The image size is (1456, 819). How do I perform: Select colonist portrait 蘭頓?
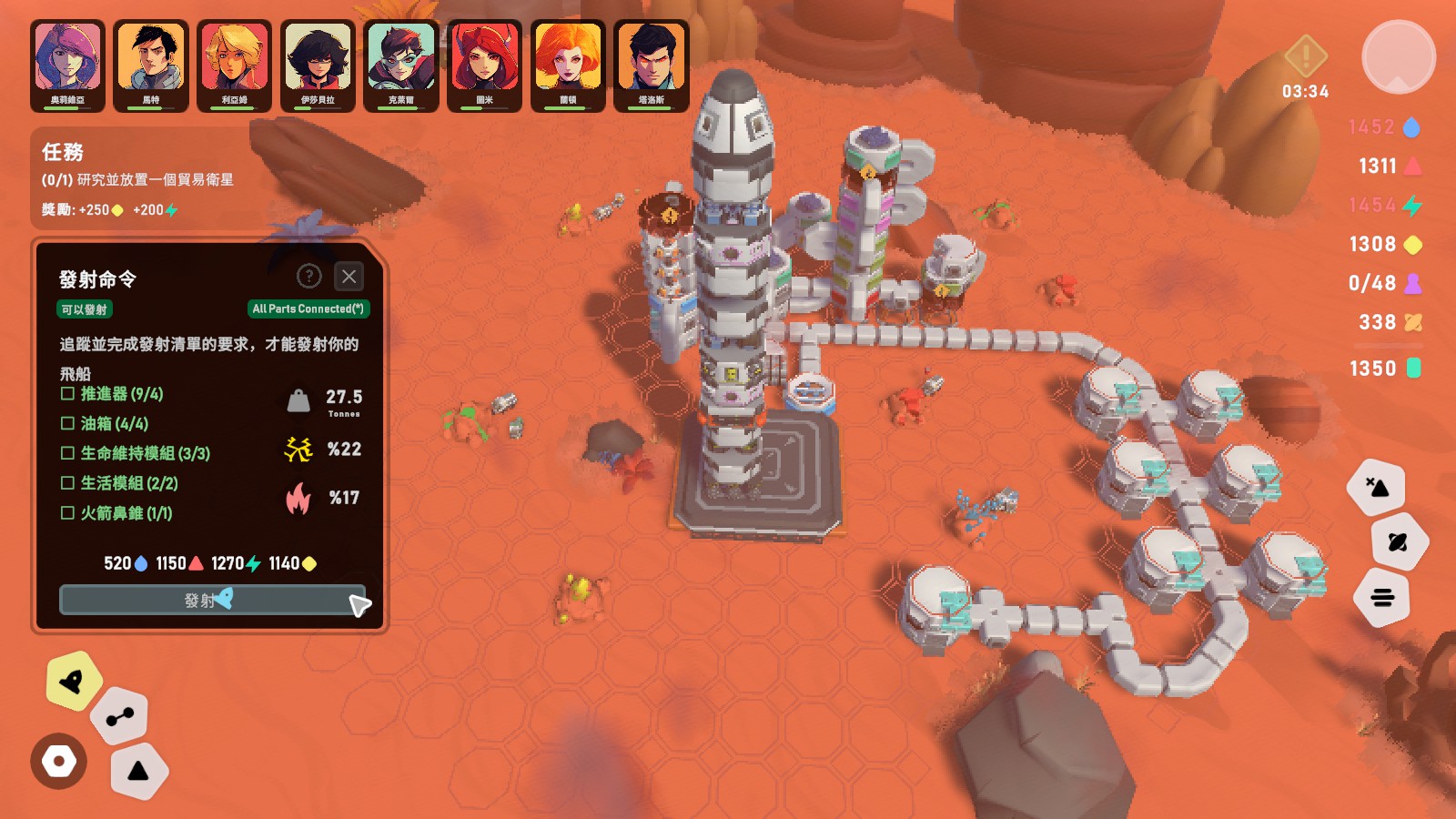(x=568, y=66)
